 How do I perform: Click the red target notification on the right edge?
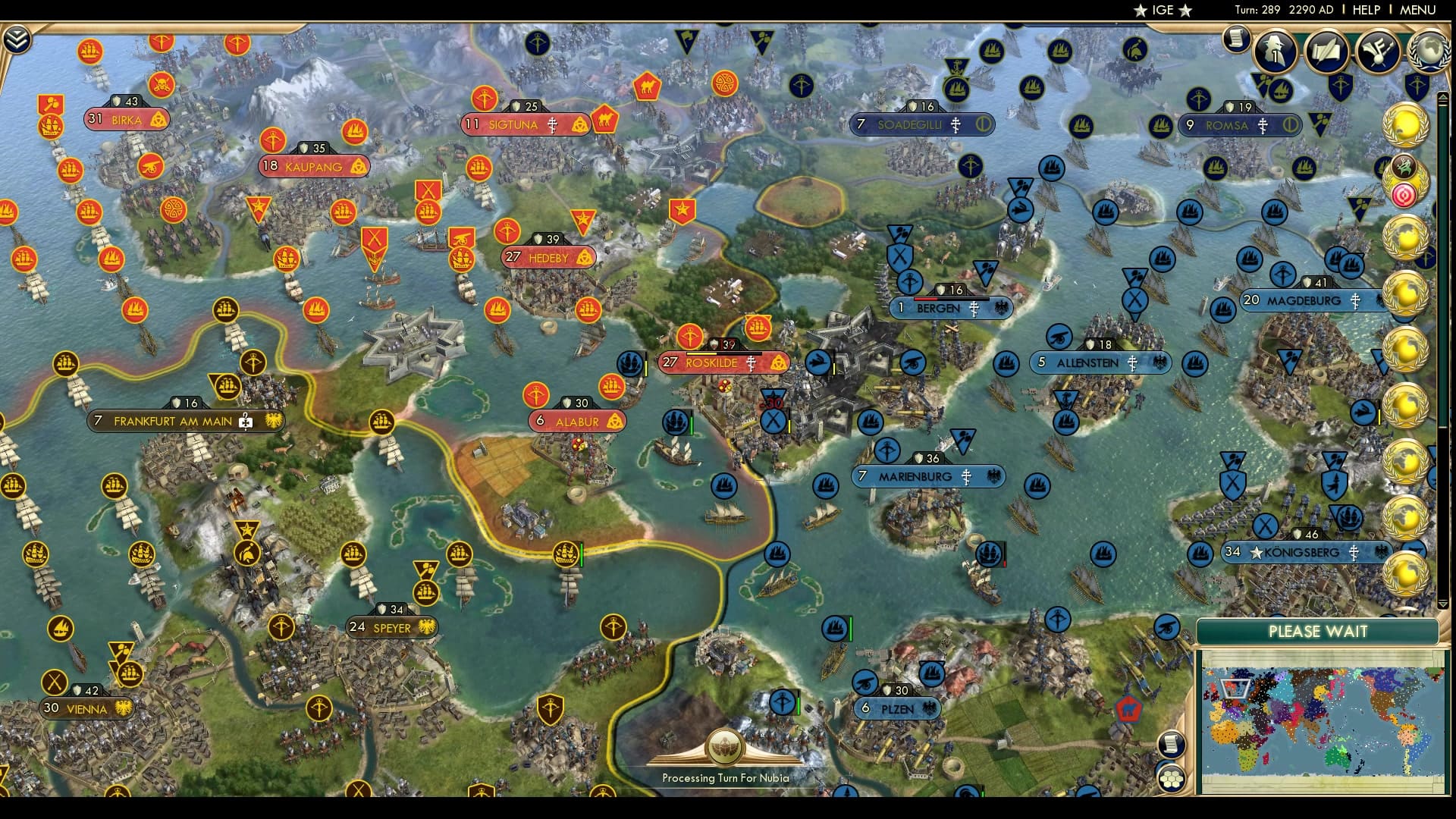point(1405,195)
